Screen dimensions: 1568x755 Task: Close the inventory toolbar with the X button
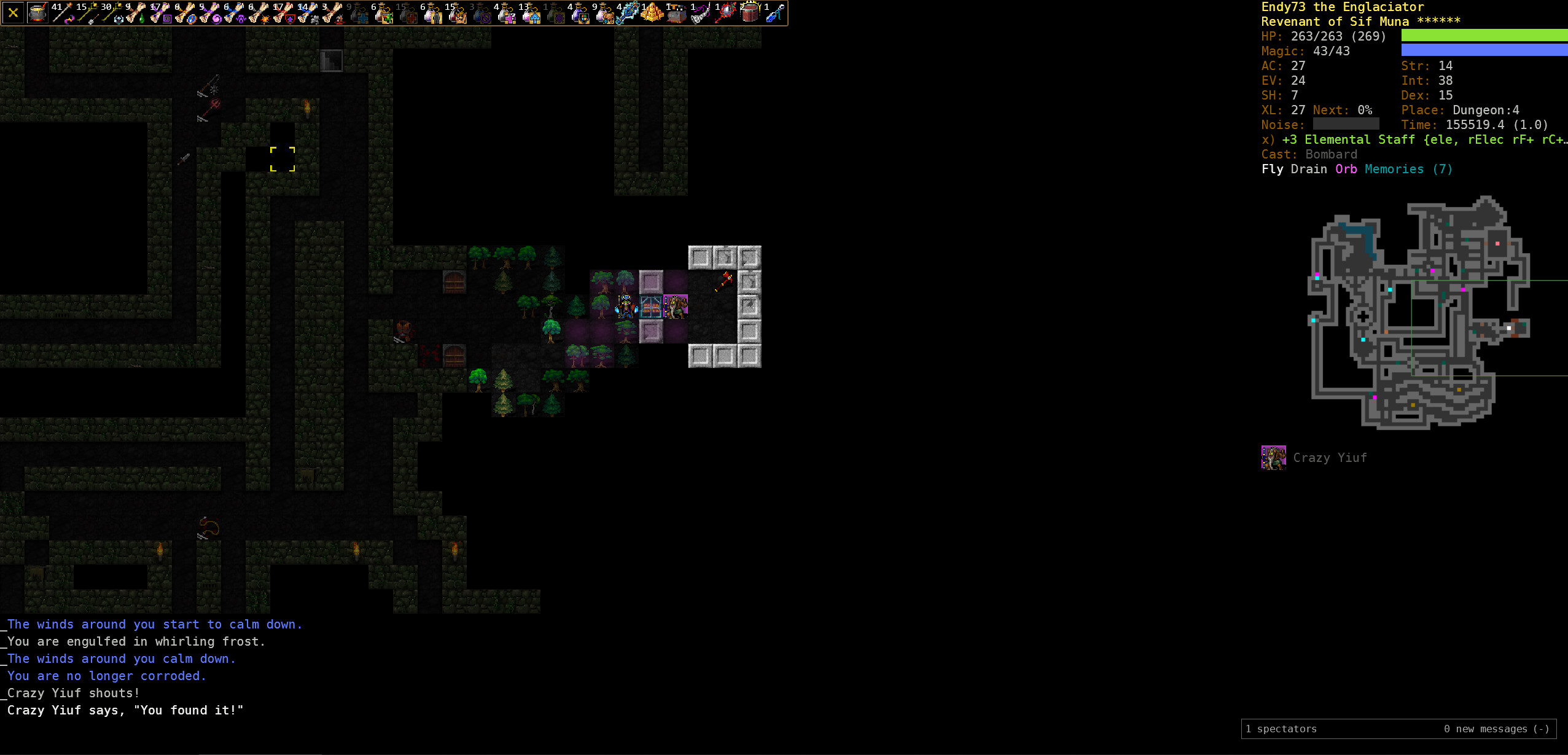pyautogui.click(x=13, y=12)
